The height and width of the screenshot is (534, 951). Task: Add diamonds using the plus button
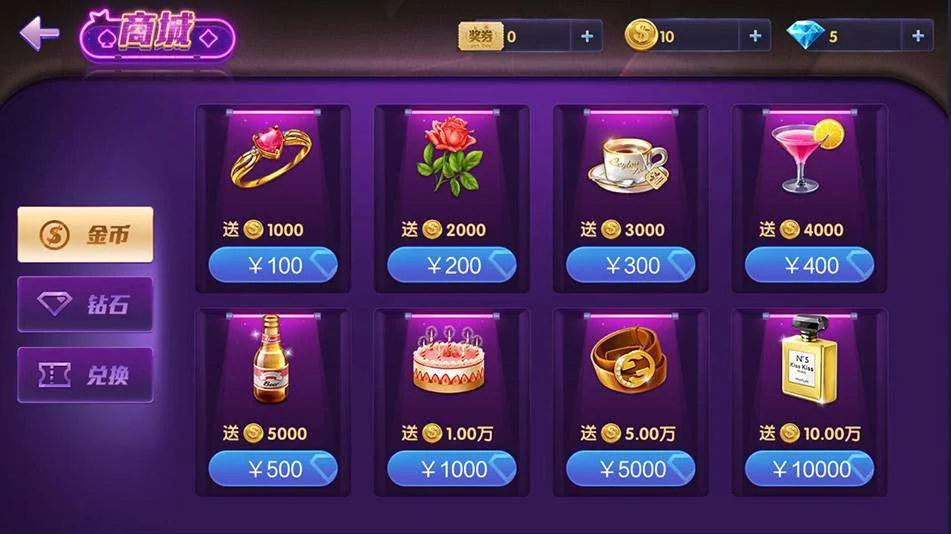(x=917, y=37)
